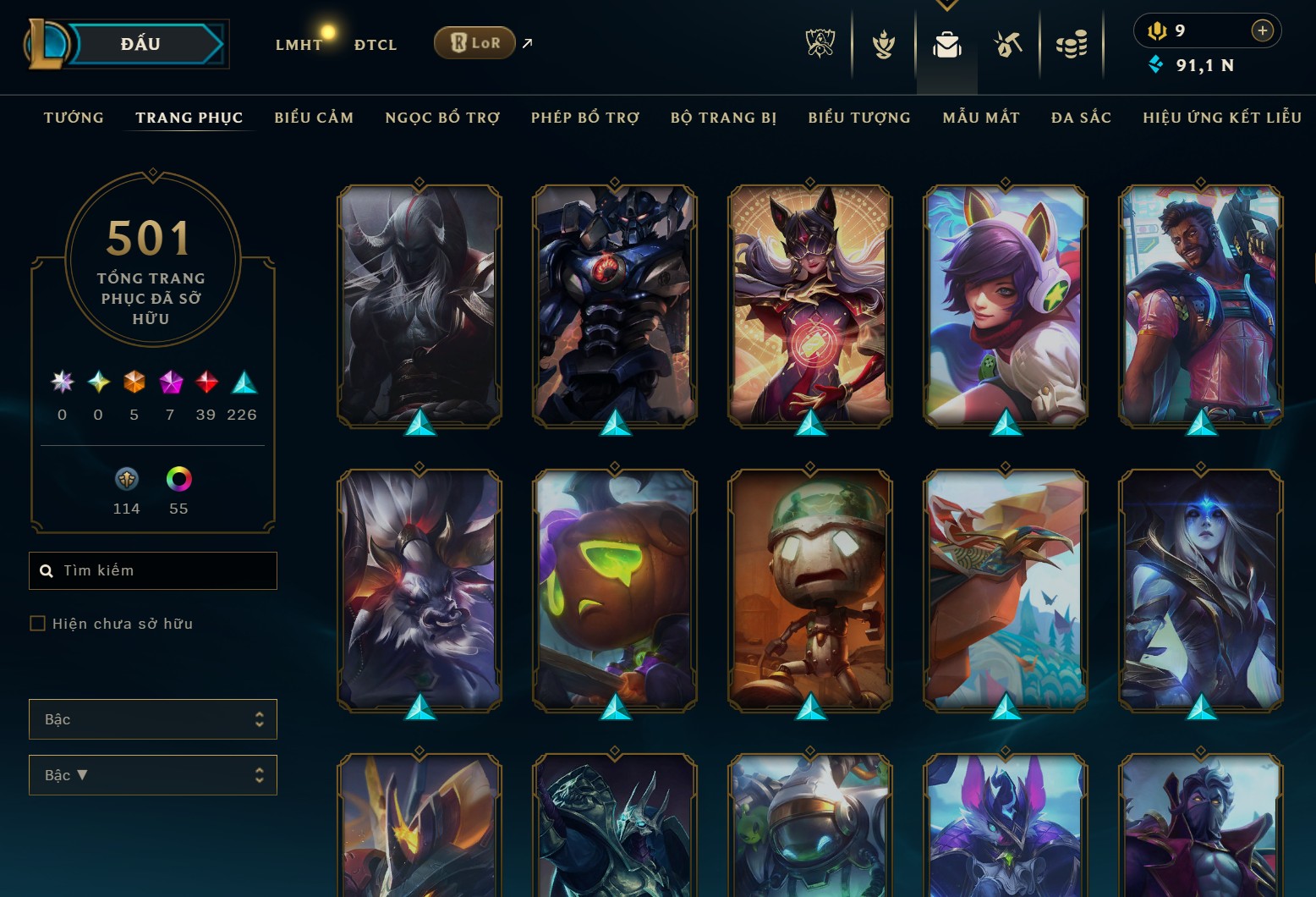This screenshot has height=897, width=1316.
Task: Click the League of Legends logo
Action: tap(47, 44)
